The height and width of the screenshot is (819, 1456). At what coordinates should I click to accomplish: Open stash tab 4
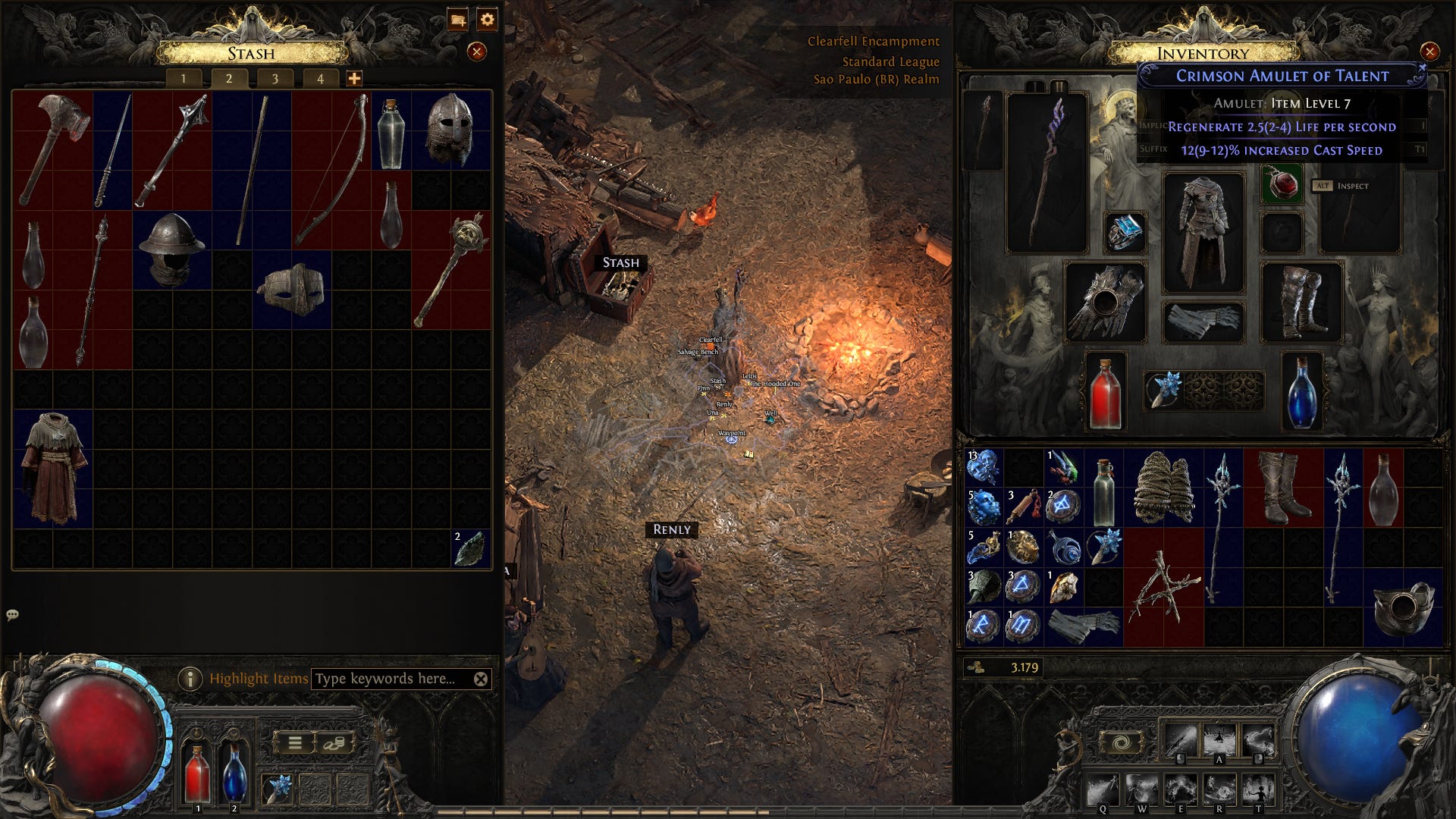(320, 78)
